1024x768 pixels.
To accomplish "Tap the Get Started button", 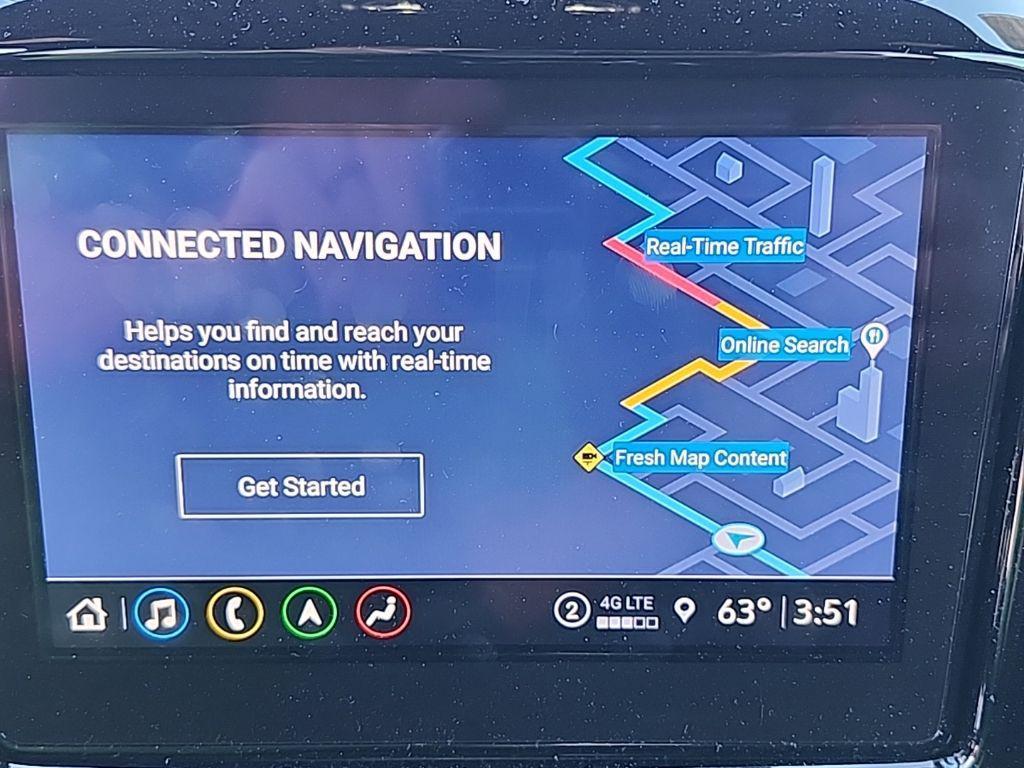I will (300, 486).
